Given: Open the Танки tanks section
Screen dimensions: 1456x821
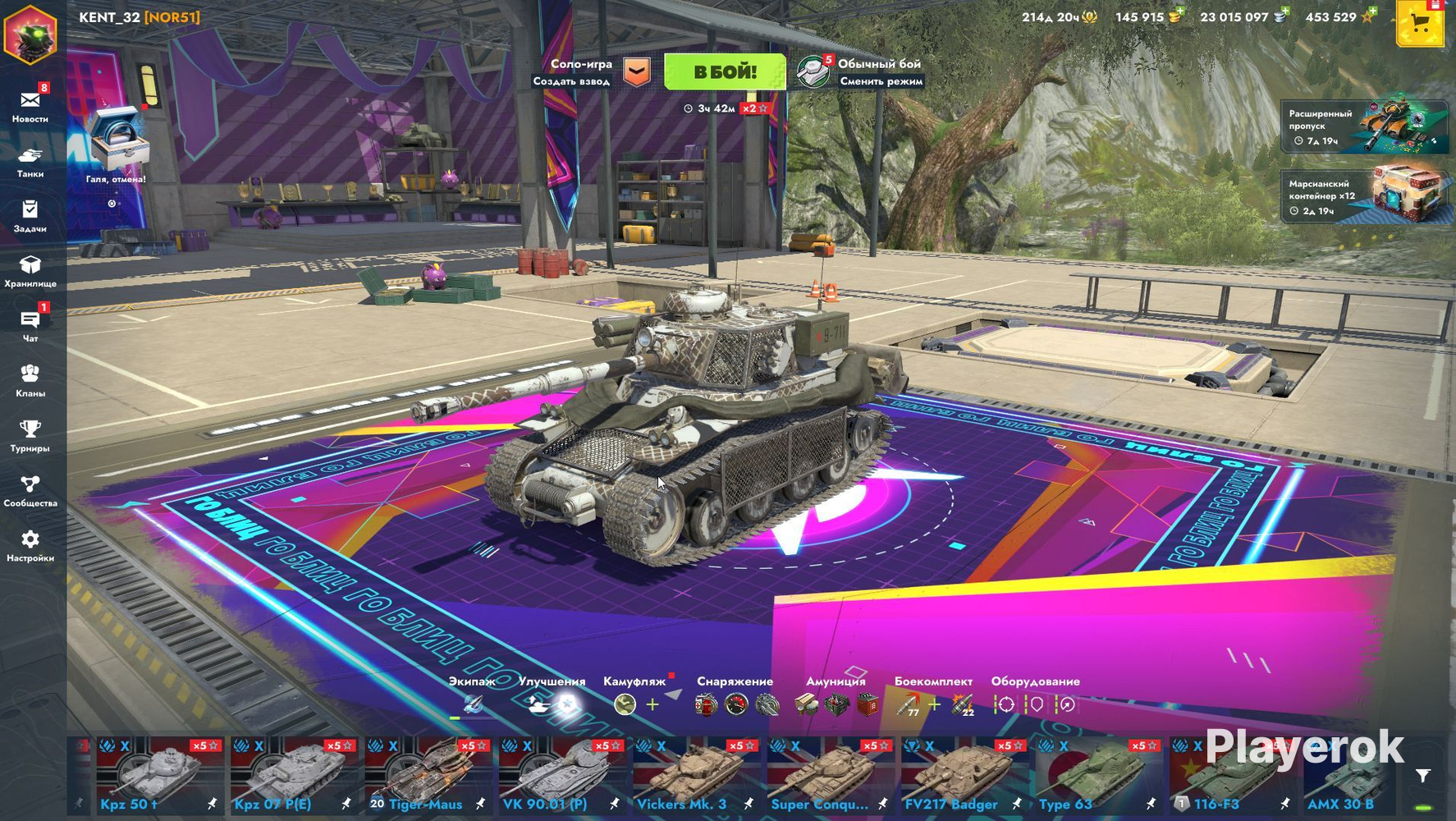Looking at the screenshot, I should [30, 161].
